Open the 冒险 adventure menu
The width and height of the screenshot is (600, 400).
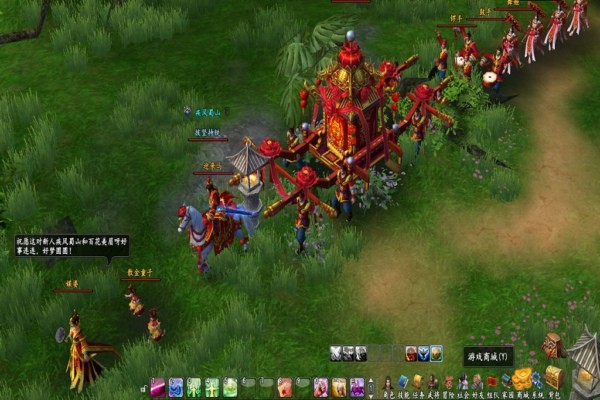tap(448, 383)
